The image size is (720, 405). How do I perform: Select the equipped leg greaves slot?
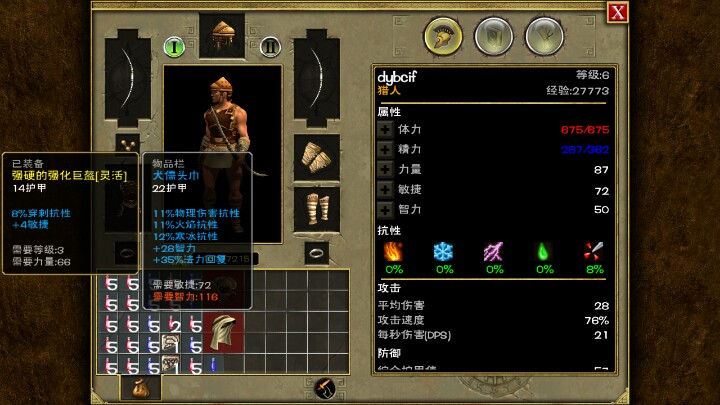point(317,209)
